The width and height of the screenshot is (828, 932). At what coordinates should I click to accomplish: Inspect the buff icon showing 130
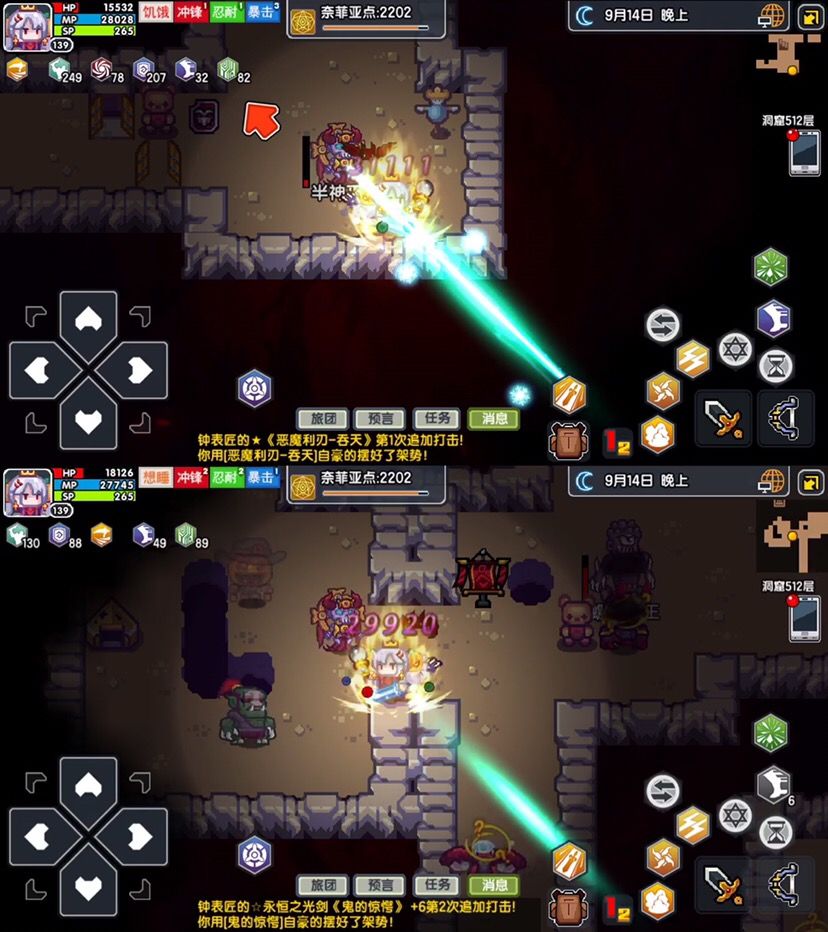click(x=18, y=535)
